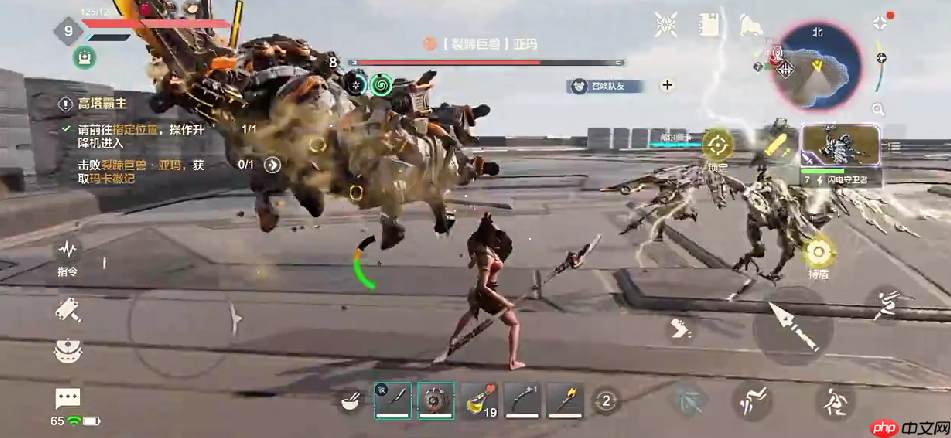Viewport: 951px width, 438px height.
Task: Tap the sprint running figure button
Action: (x=884, y=304)
